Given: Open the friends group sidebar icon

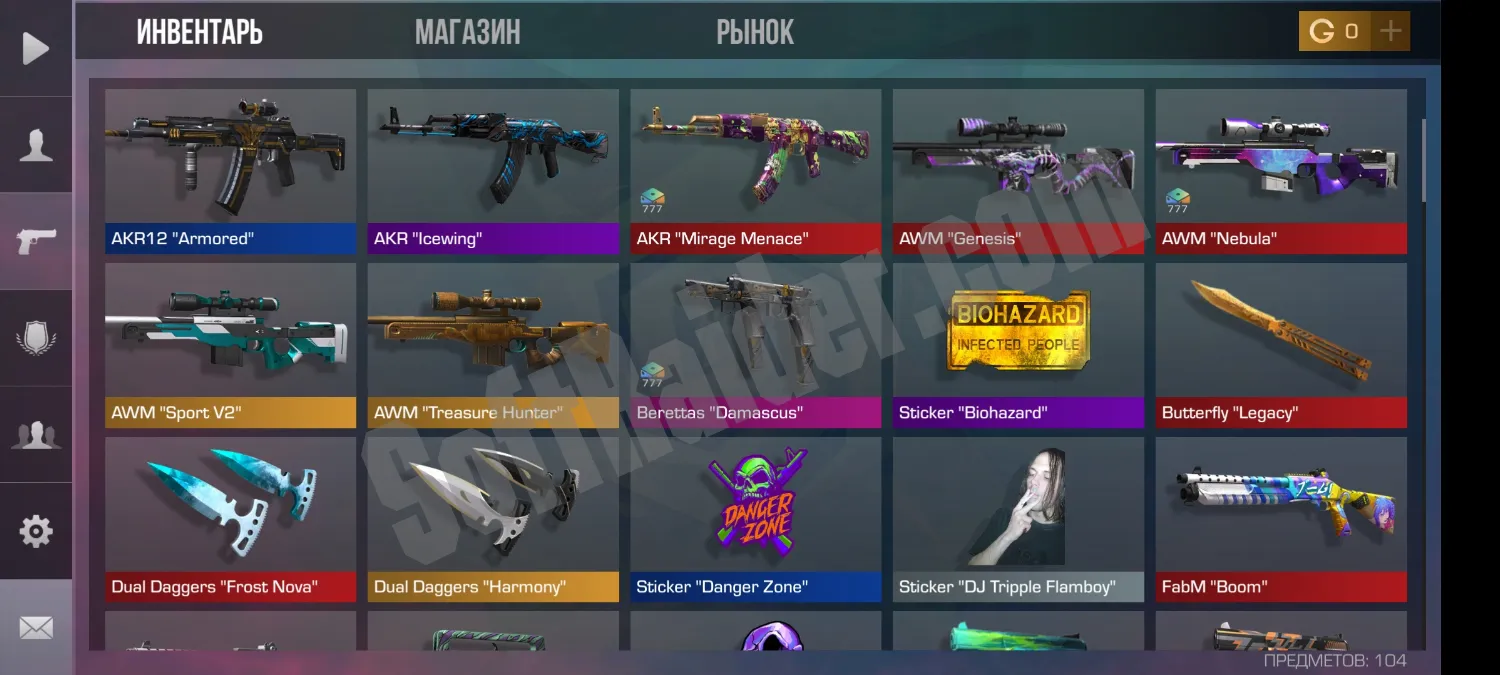Looking at the screenshot, I should pos(36,435).
